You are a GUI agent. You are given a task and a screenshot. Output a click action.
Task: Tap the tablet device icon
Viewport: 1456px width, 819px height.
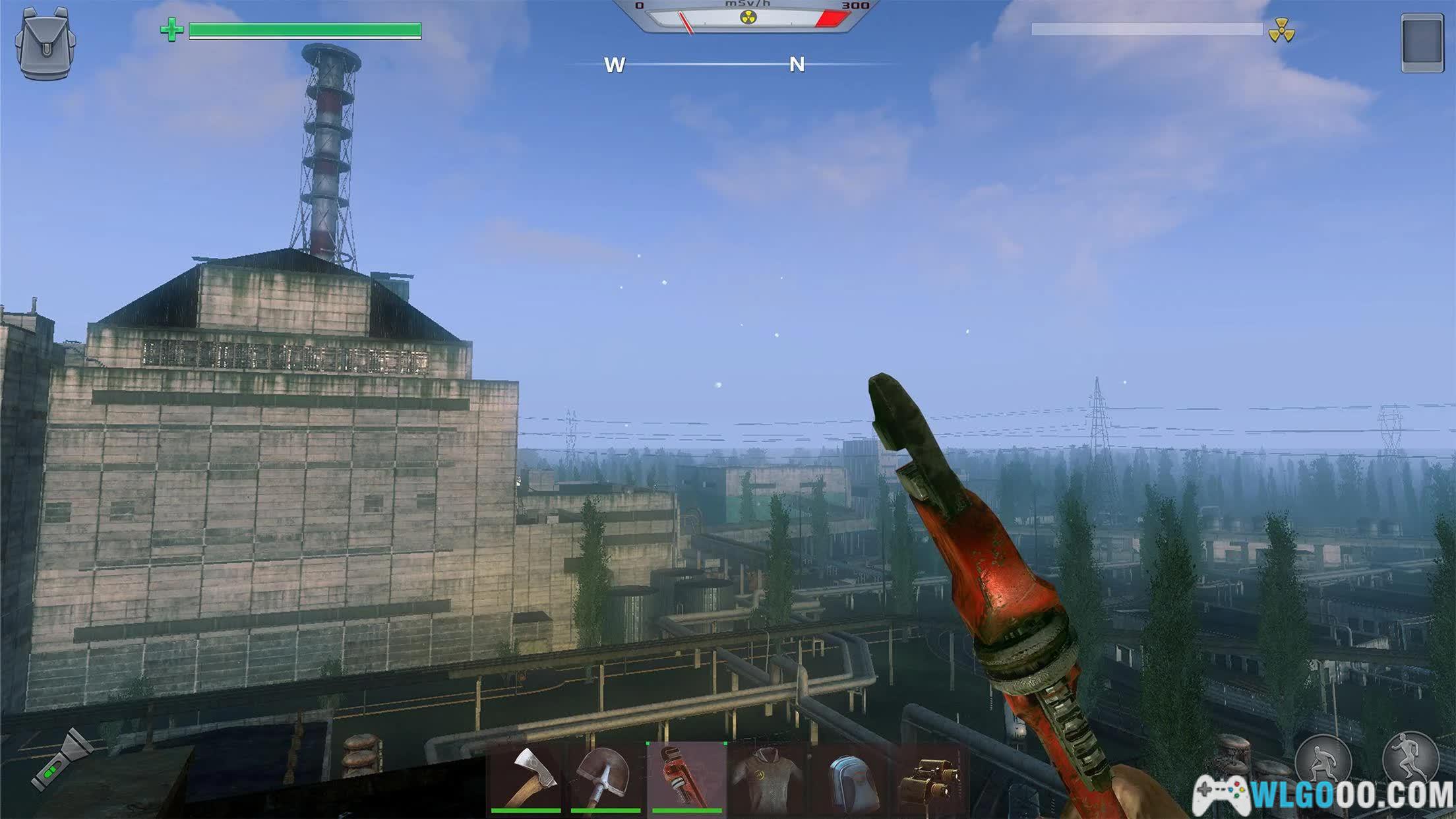click(1422, 43)
